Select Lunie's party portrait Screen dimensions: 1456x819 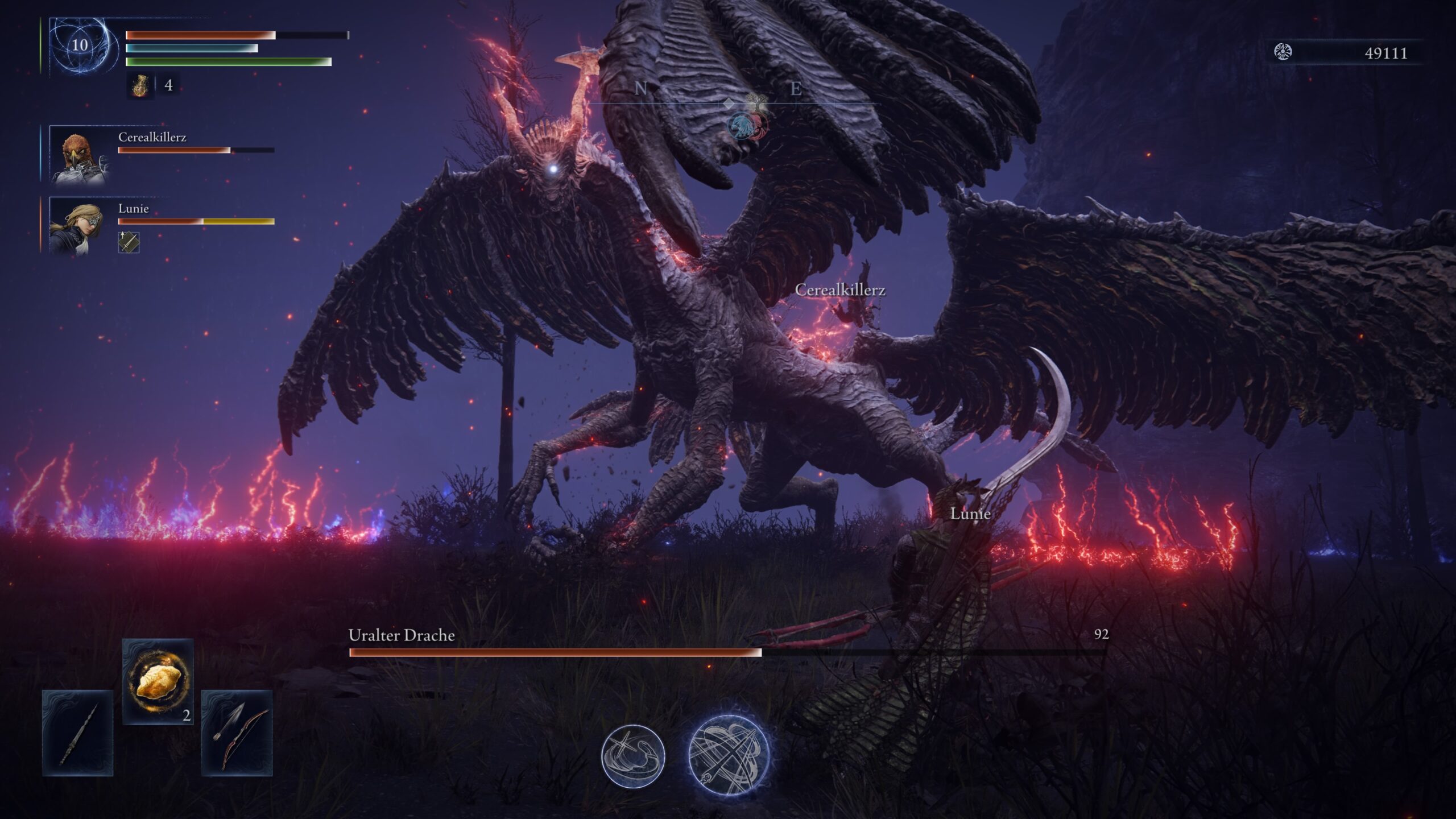click(78, 226)
